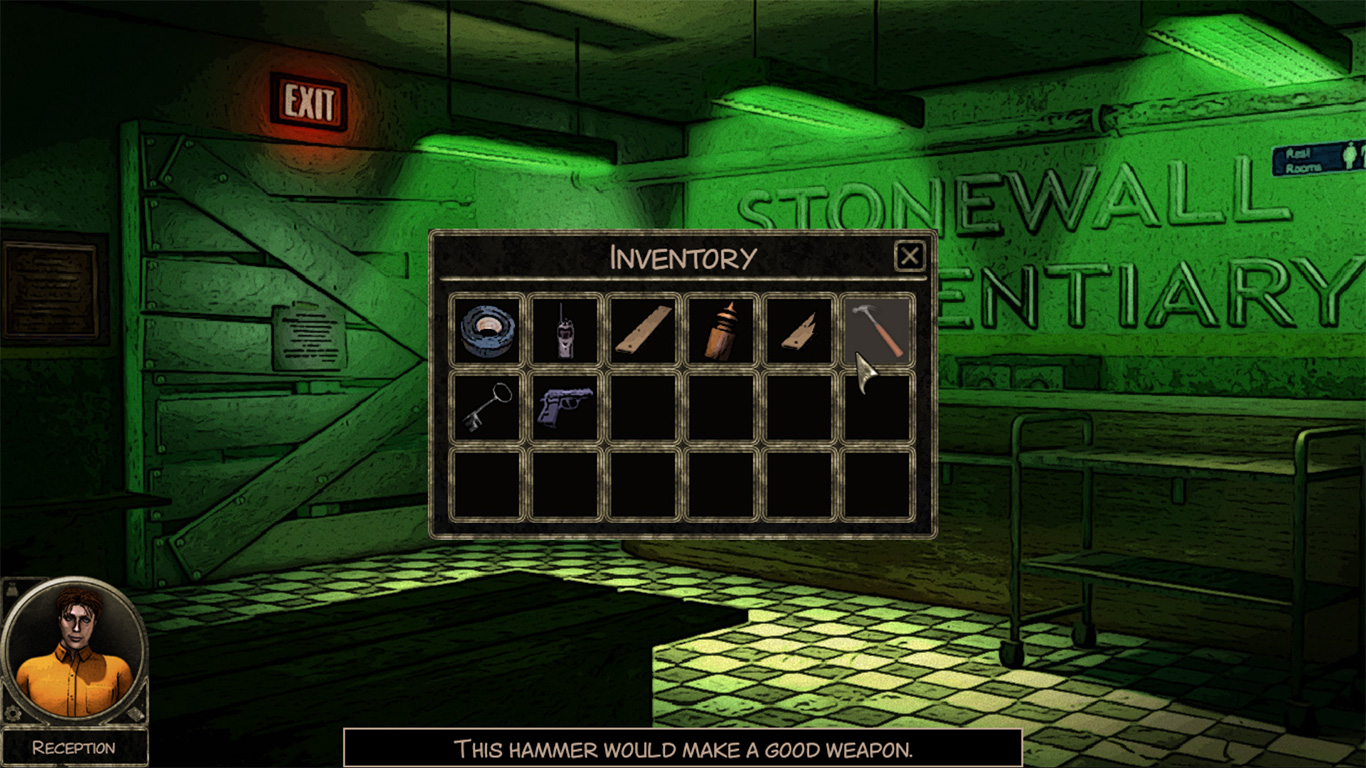Open the settings gear beside the portrait
Screen dimensions: 1366x768
pos(12,713)
